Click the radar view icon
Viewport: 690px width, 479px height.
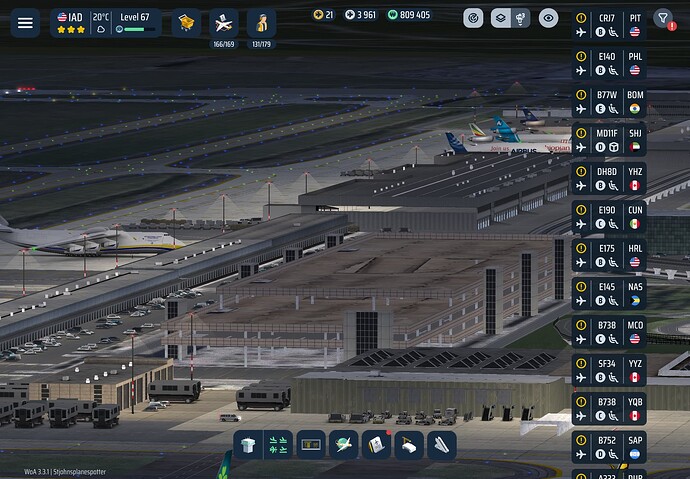pos(474,18)
